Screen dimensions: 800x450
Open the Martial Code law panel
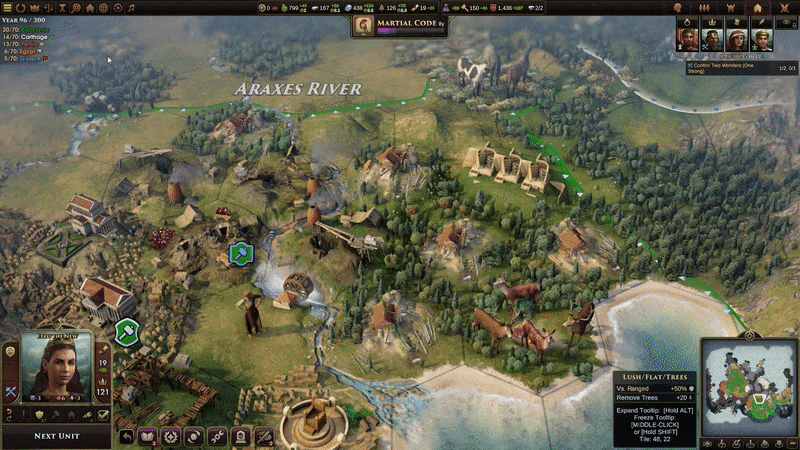coord(399,27)
